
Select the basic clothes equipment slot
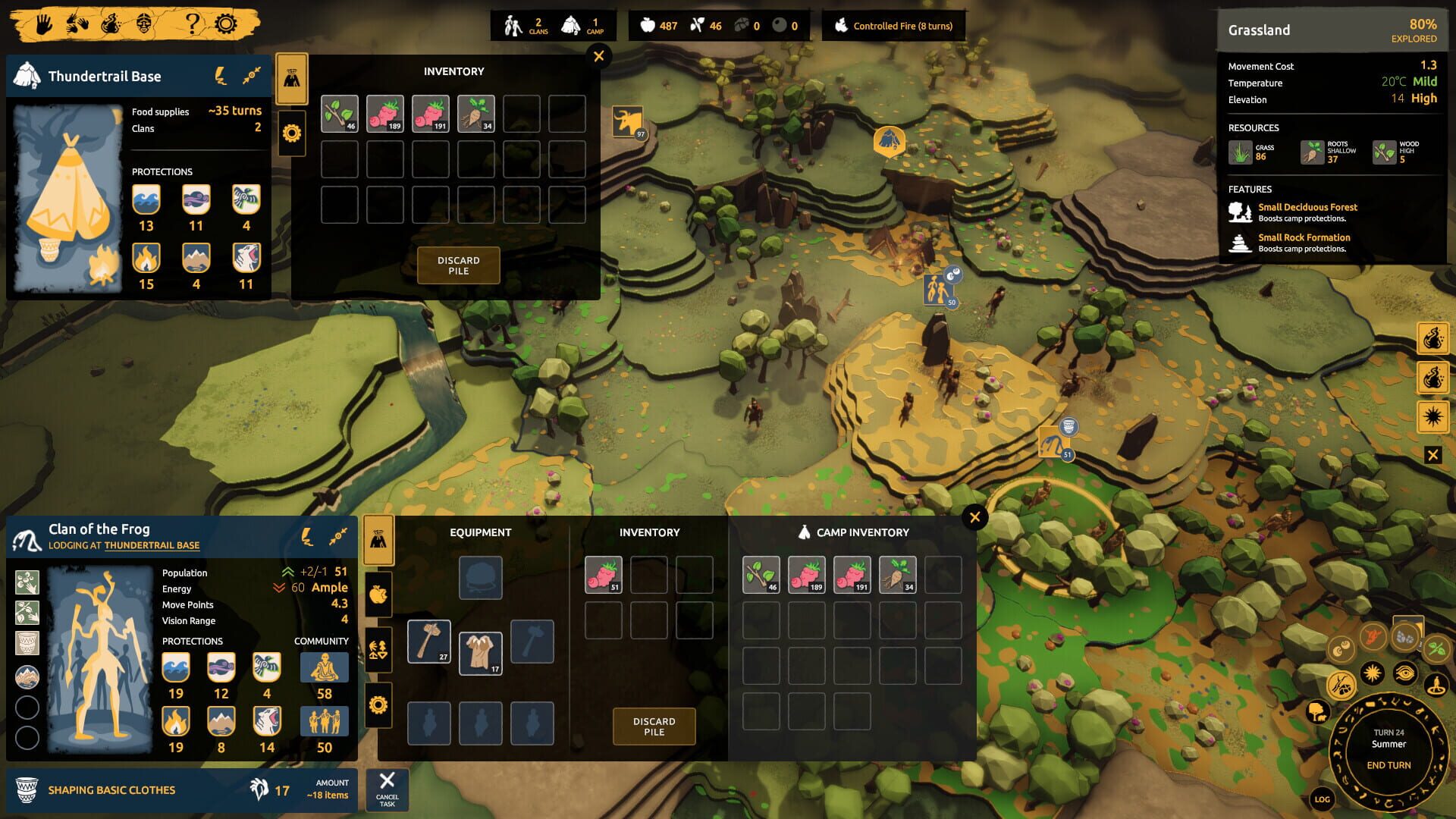click(480, 652)
